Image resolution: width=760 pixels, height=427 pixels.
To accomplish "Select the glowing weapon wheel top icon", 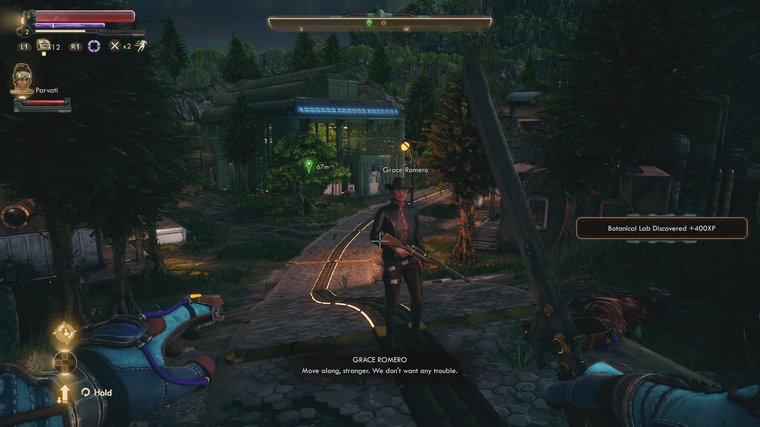I will [x=65, y=331].
